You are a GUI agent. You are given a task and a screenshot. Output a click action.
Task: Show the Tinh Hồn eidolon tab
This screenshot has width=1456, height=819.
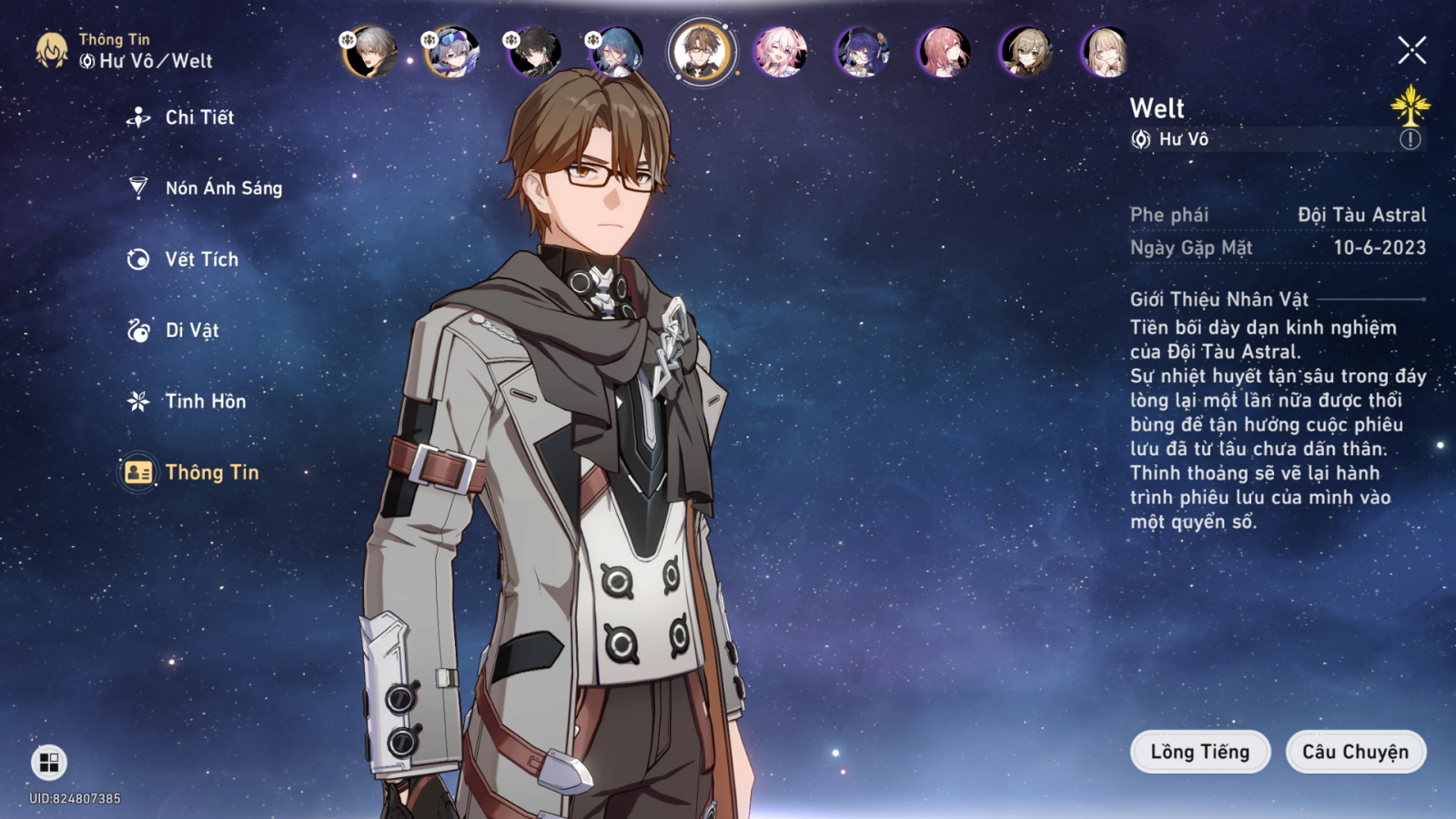click(205, 401)
